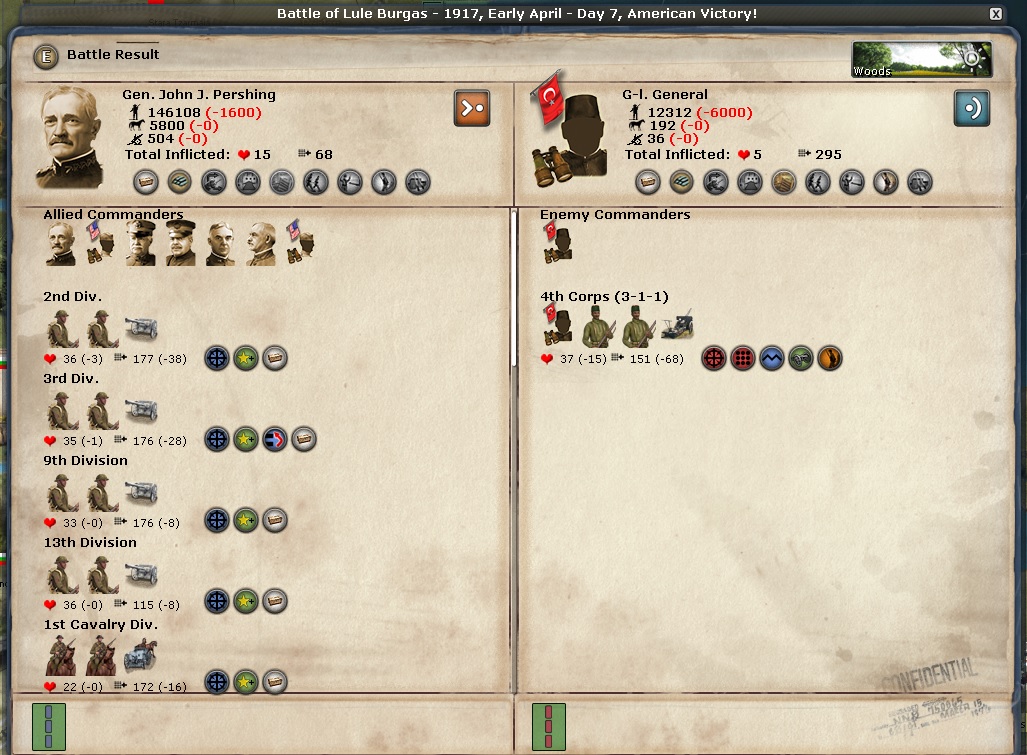Click the 4th Corps blue wave badge
This screenshot has width=1027, height=755.
coord(771,358)
